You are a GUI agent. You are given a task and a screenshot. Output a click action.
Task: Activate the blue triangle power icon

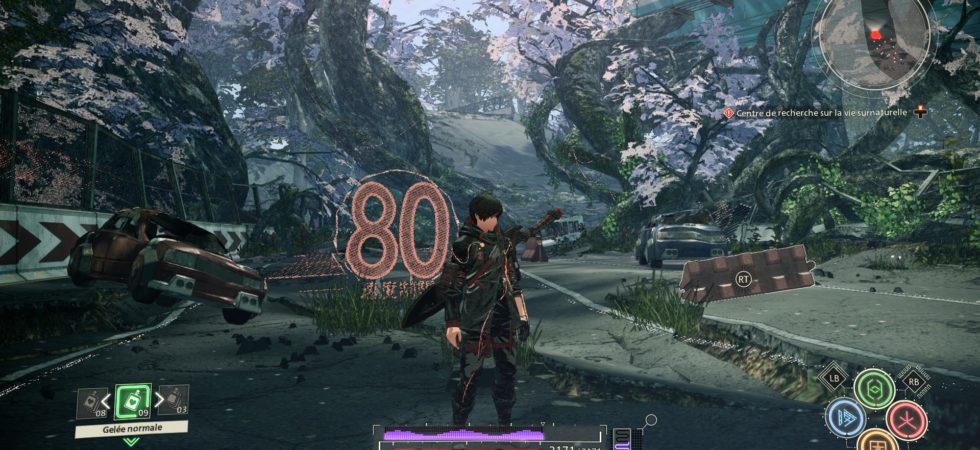pos(845,419)
